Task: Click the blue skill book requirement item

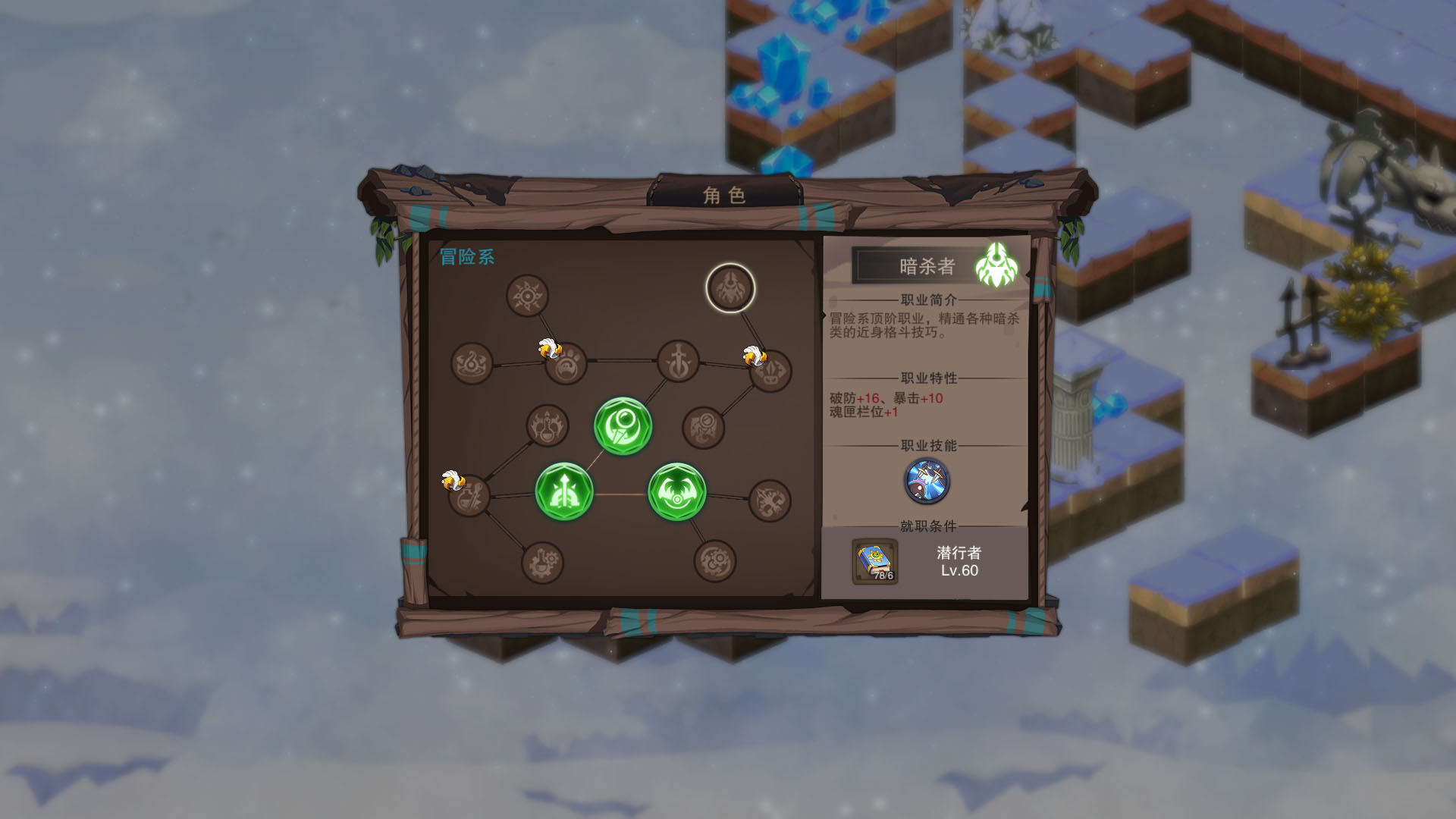Action: point(875,562)
